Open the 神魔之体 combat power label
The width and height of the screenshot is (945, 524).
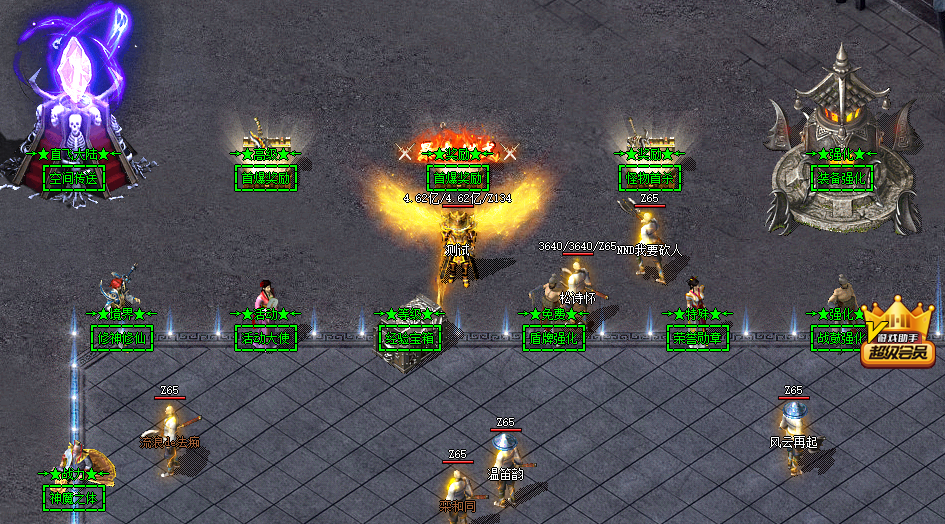click(x=74, y=497)
